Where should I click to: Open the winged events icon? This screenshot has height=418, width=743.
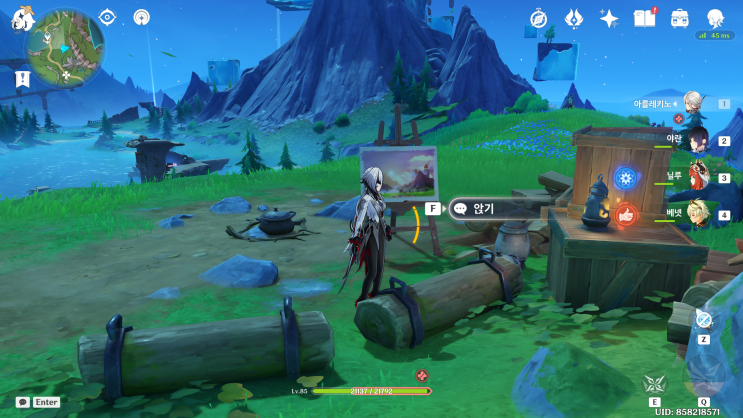pos(574,18)
